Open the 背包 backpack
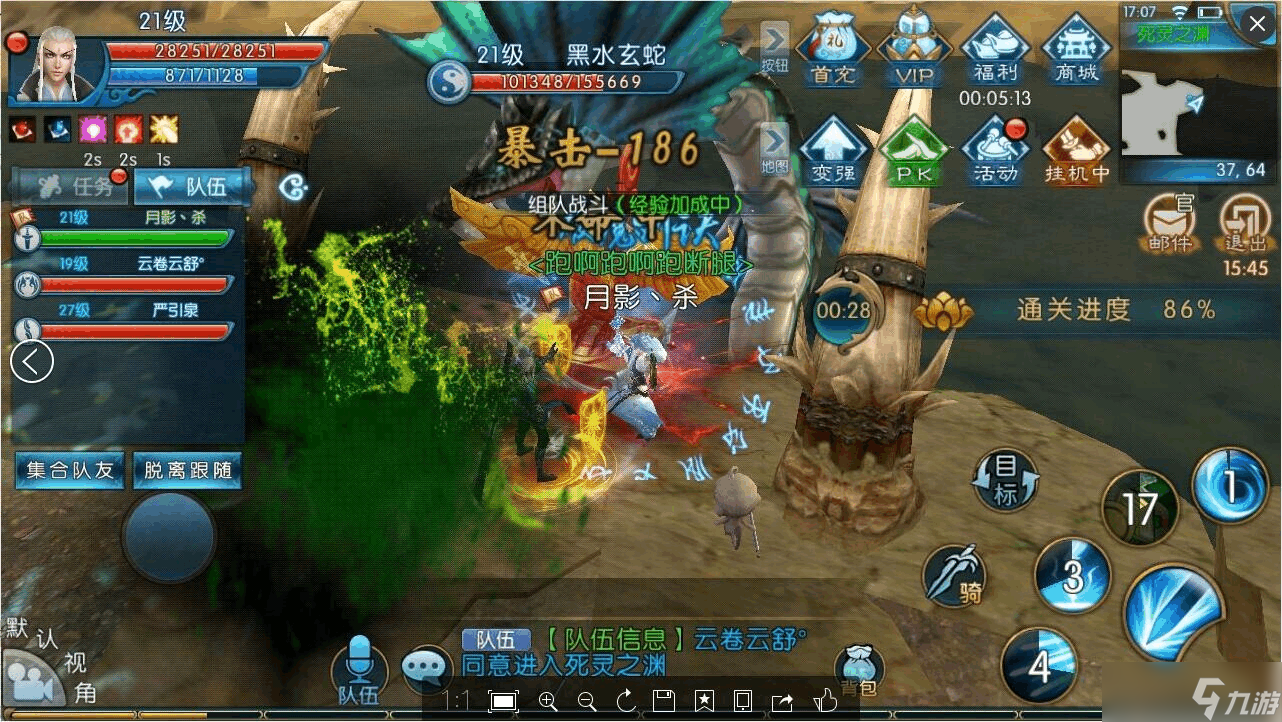This screenshot has width=1282, height=722. (860, 665)
